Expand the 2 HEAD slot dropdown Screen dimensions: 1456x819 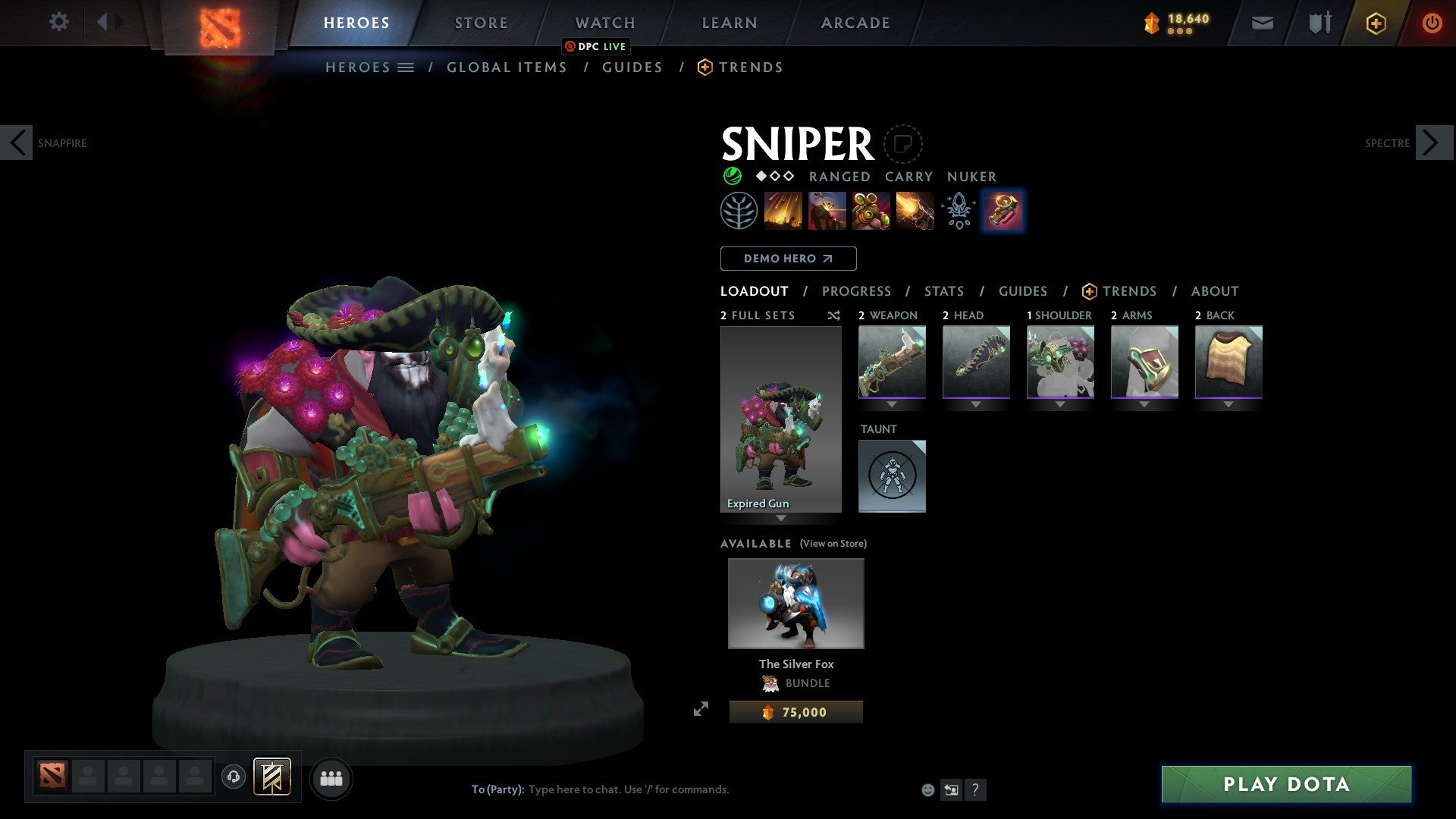coord(976,405)
